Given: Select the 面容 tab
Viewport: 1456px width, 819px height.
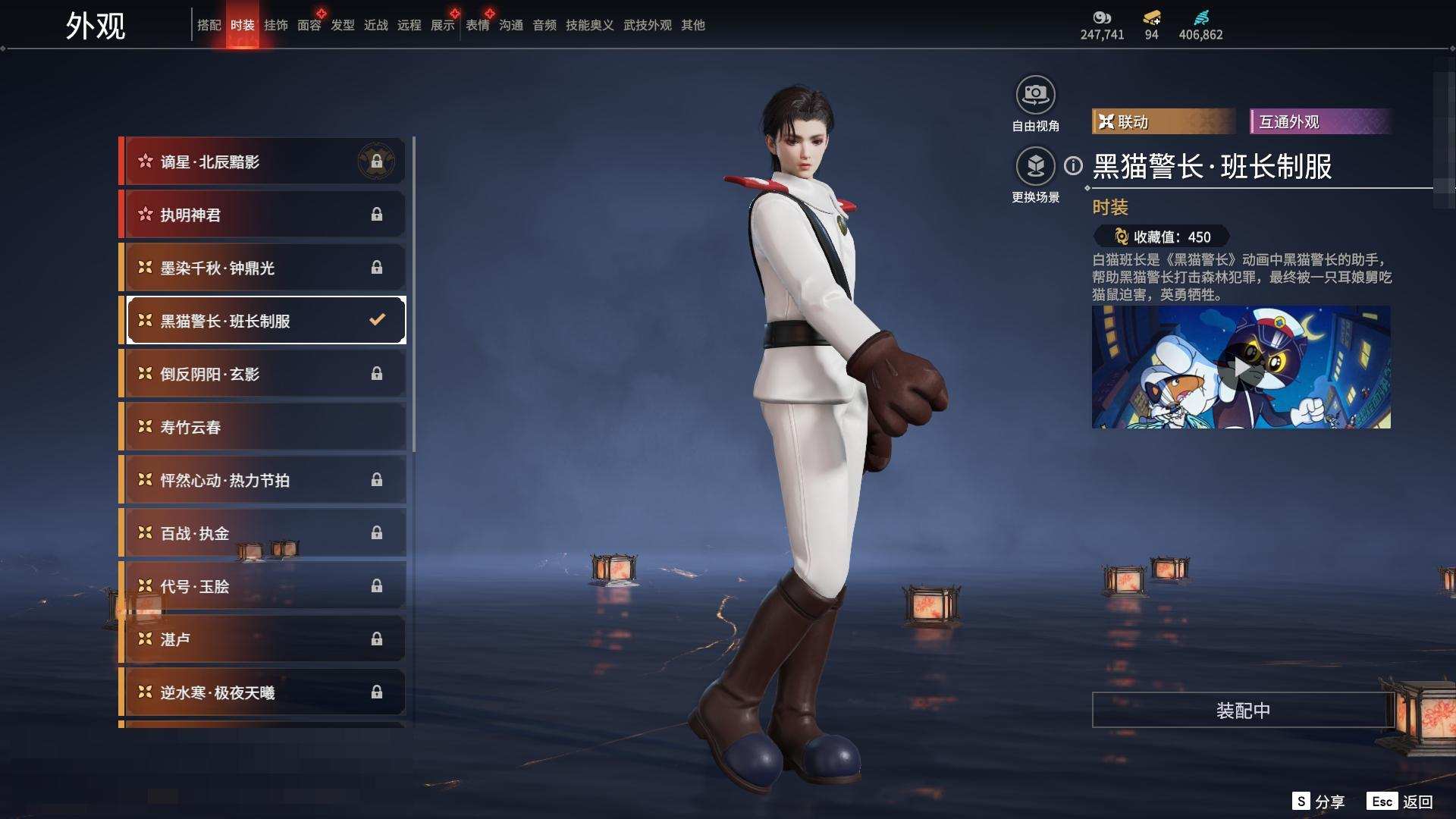Looking at the screenshot, I should point(309,25).
